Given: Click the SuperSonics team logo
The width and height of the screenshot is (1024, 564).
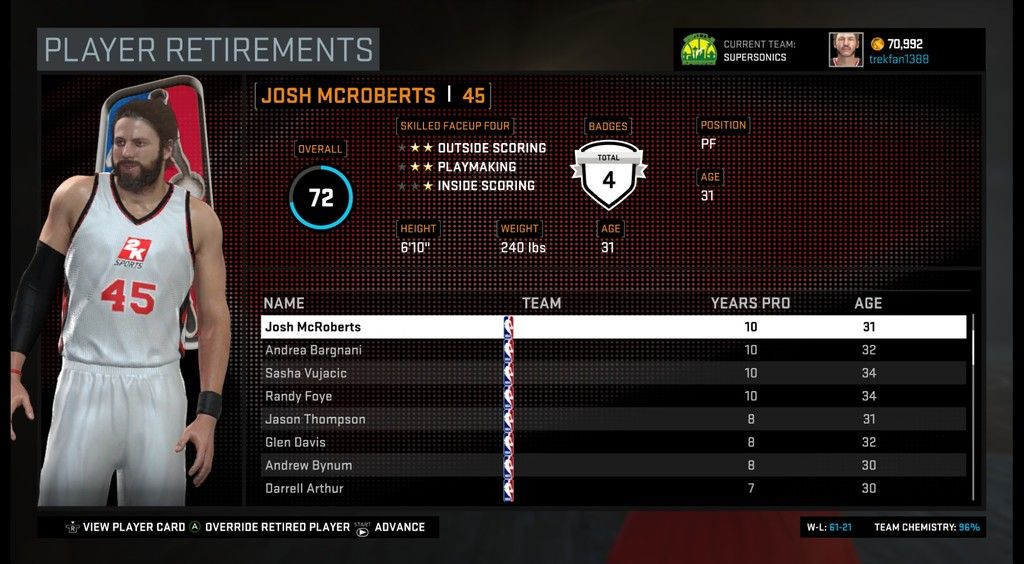Looking at the screenshot, I should 699,50.
